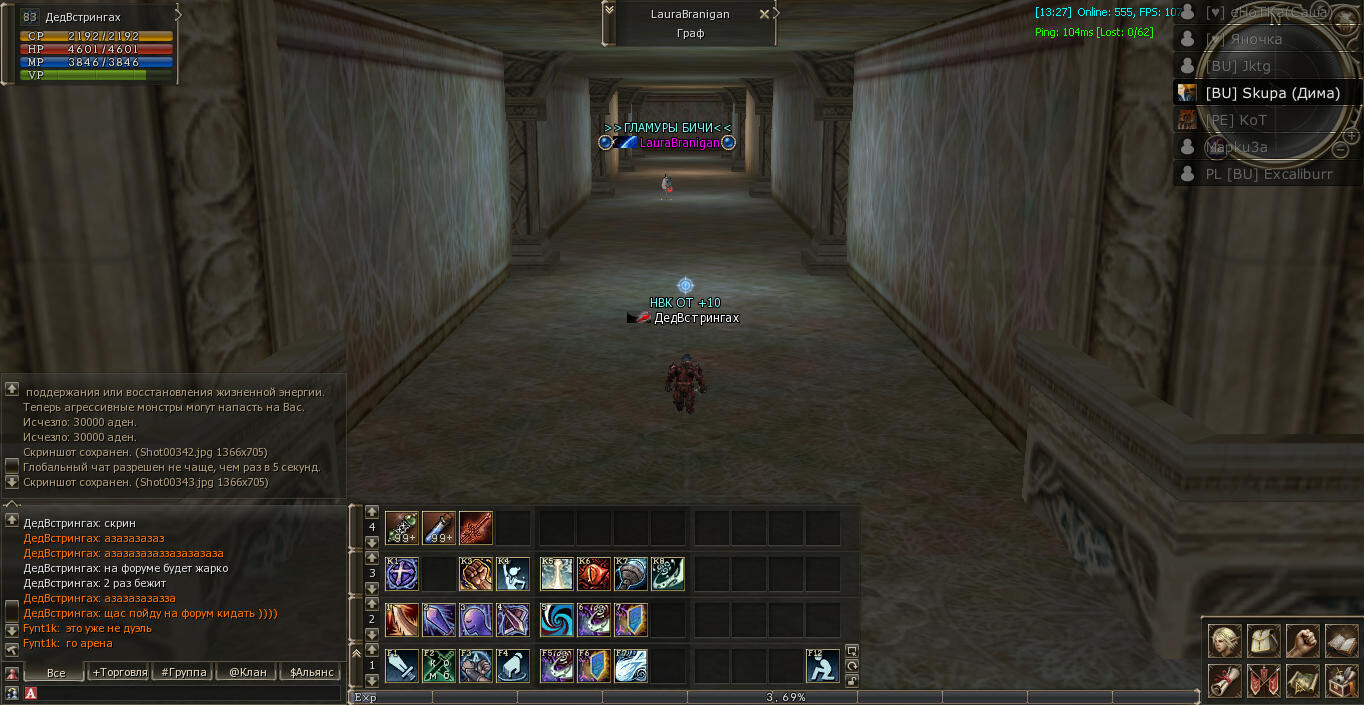
Task: Zoom out the minimap with minus button
Action: coord(1340,149)
